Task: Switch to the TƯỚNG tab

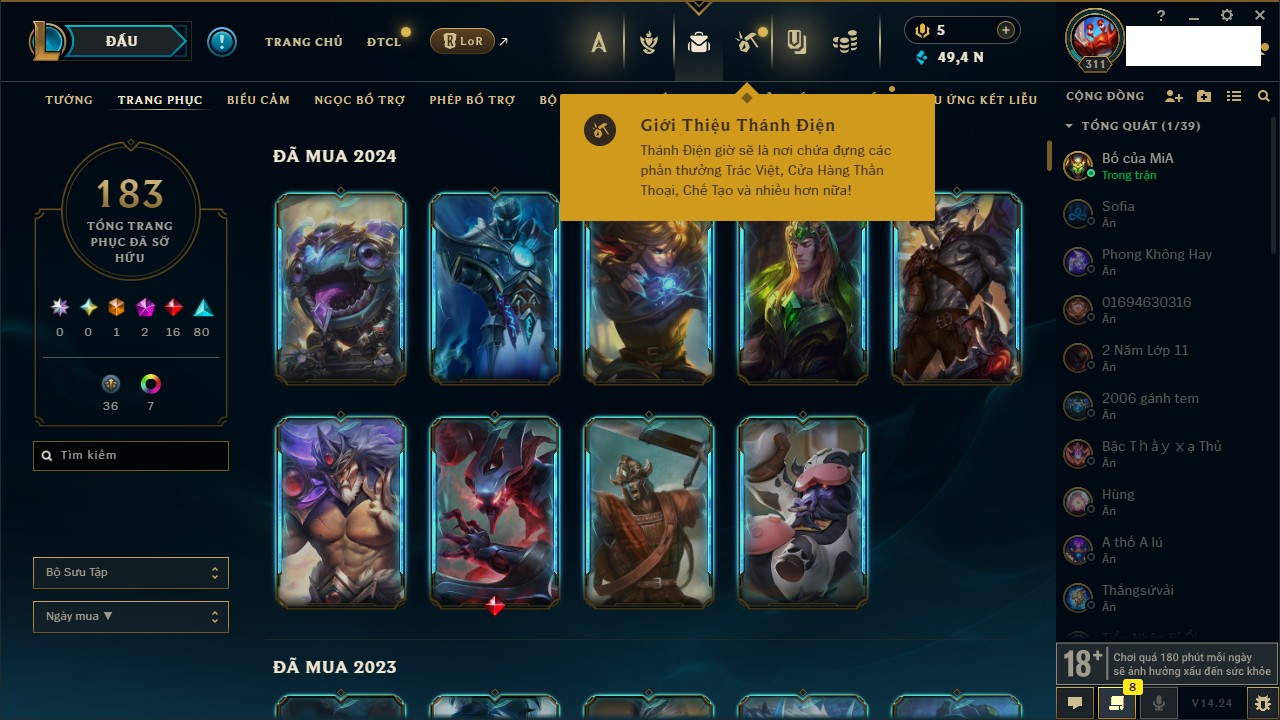Action: (69, 100)
